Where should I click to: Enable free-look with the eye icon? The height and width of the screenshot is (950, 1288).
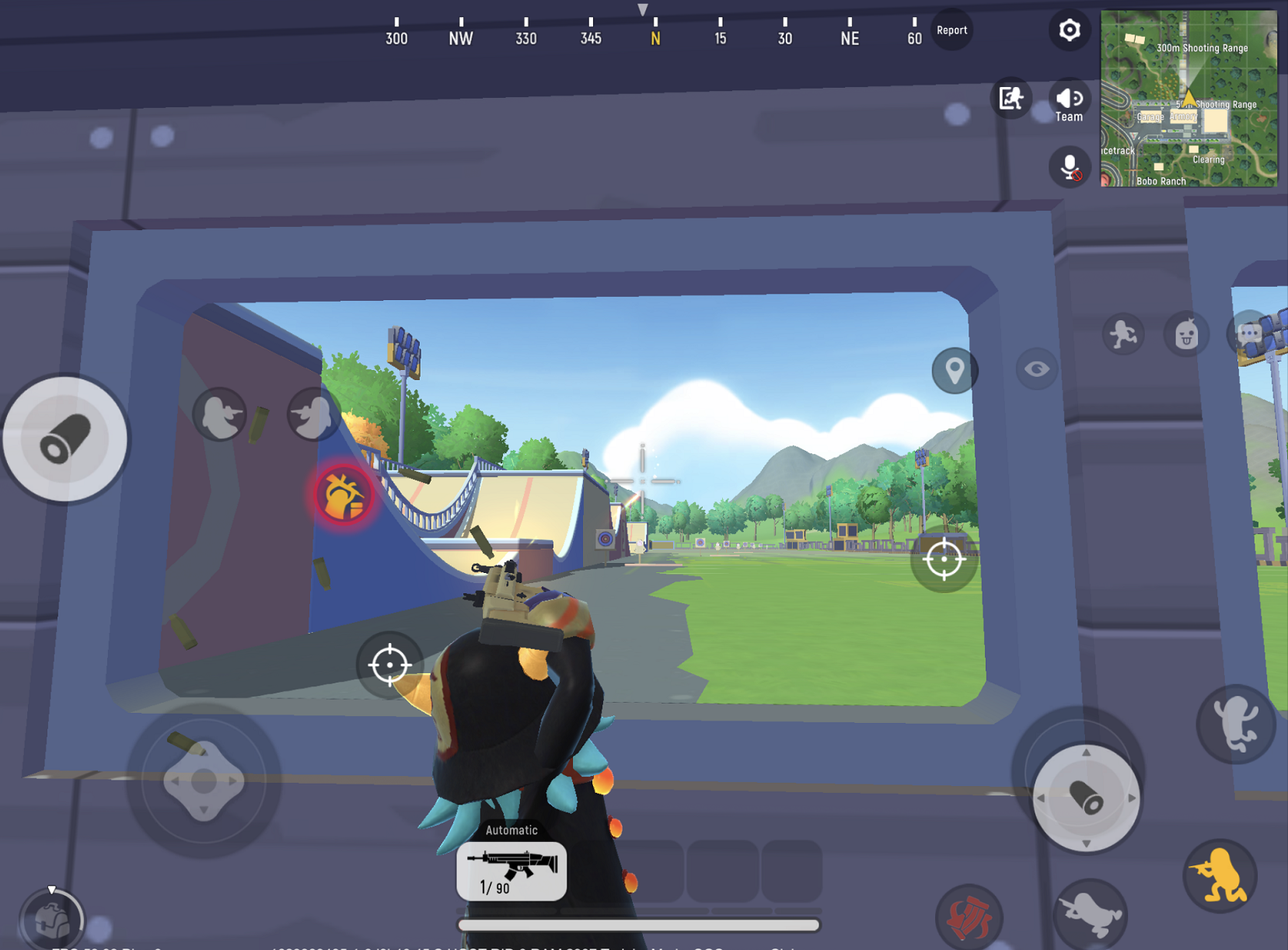click(x=1036, y=369)
